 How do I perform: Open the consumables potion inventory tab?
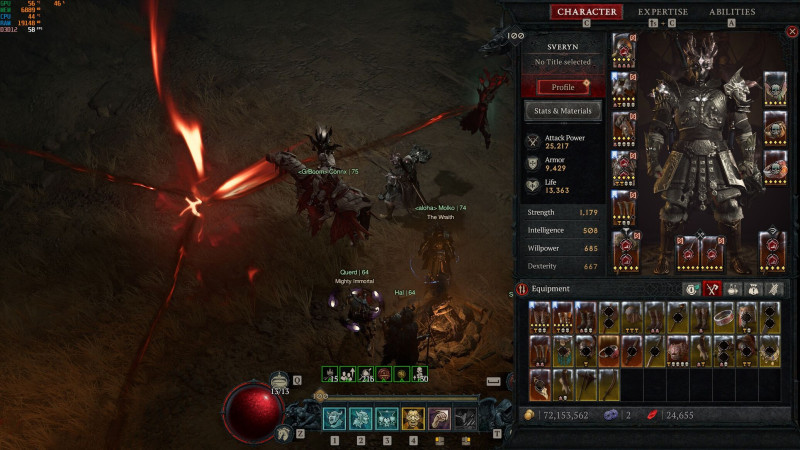pyautogui.click(x=734, y=289)
